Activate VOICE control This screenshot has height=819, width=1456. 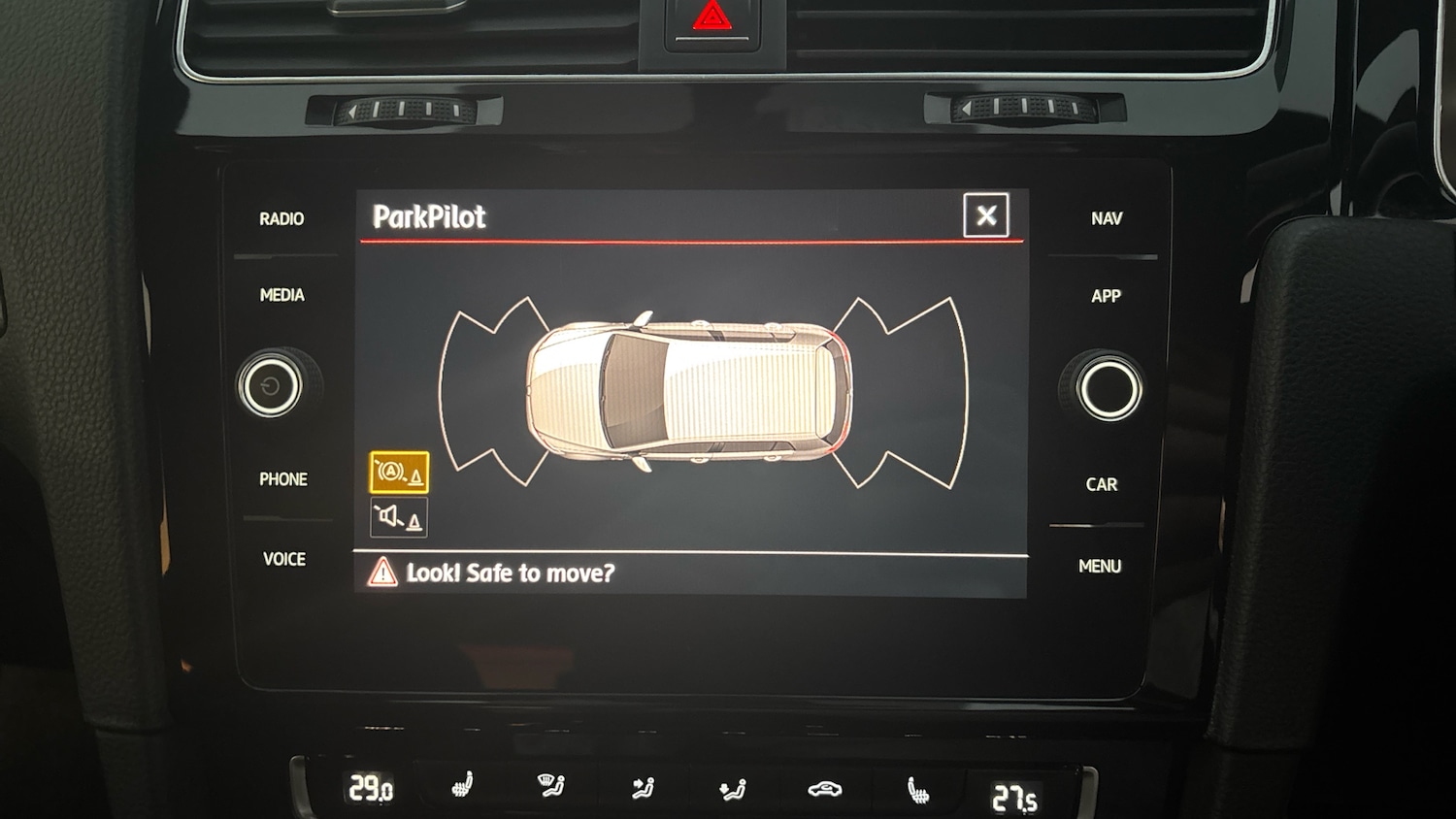(x=283, y=559)
